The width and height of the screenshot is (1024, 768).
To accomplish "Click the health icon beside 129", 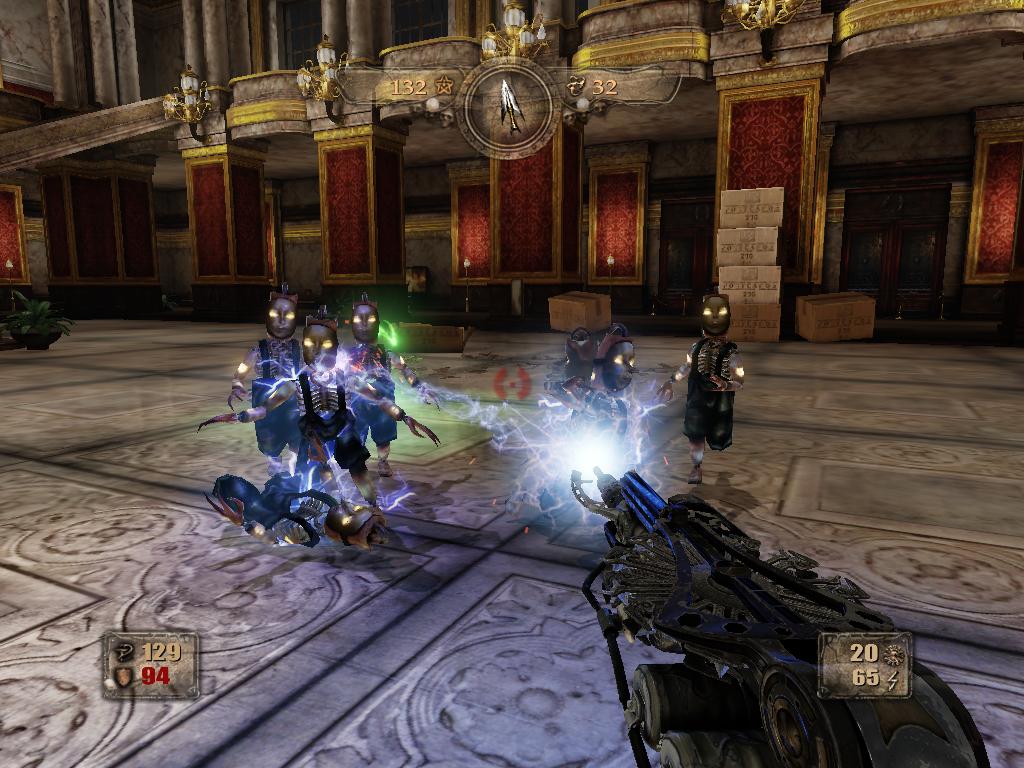I will click(122, 653).
